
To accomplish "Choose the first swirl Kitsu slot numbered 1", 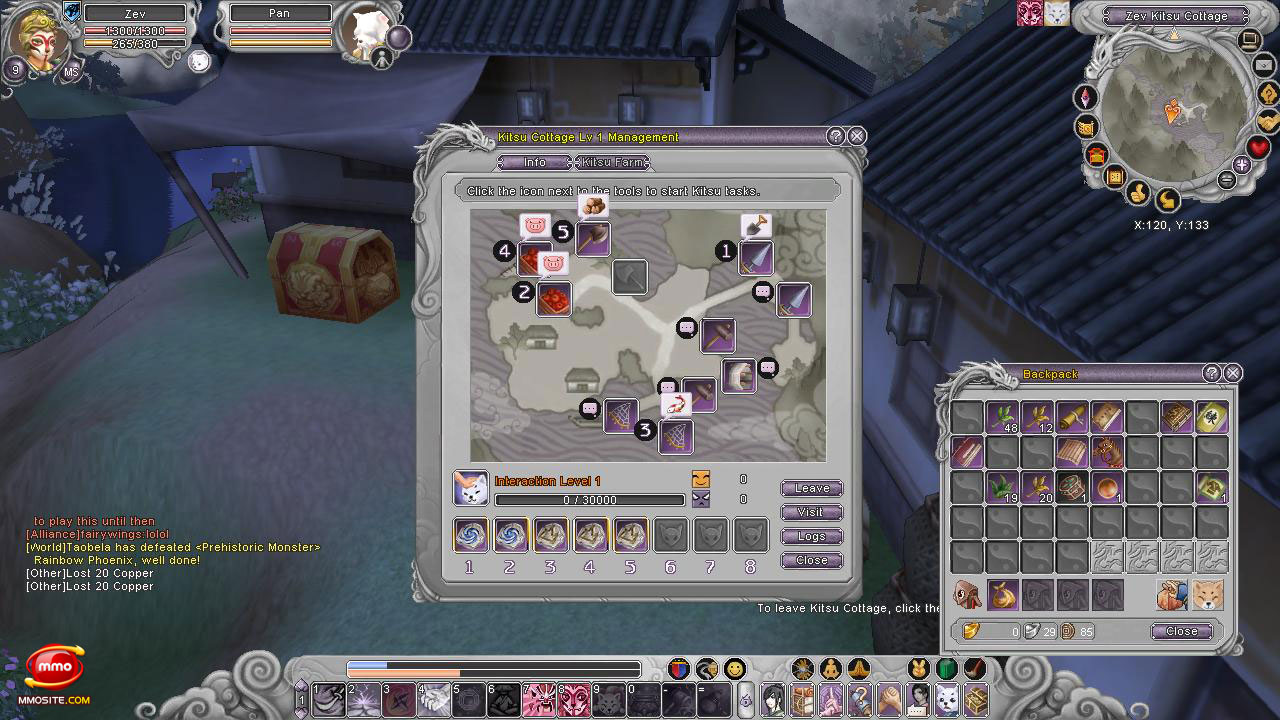I will pos(471,535).
